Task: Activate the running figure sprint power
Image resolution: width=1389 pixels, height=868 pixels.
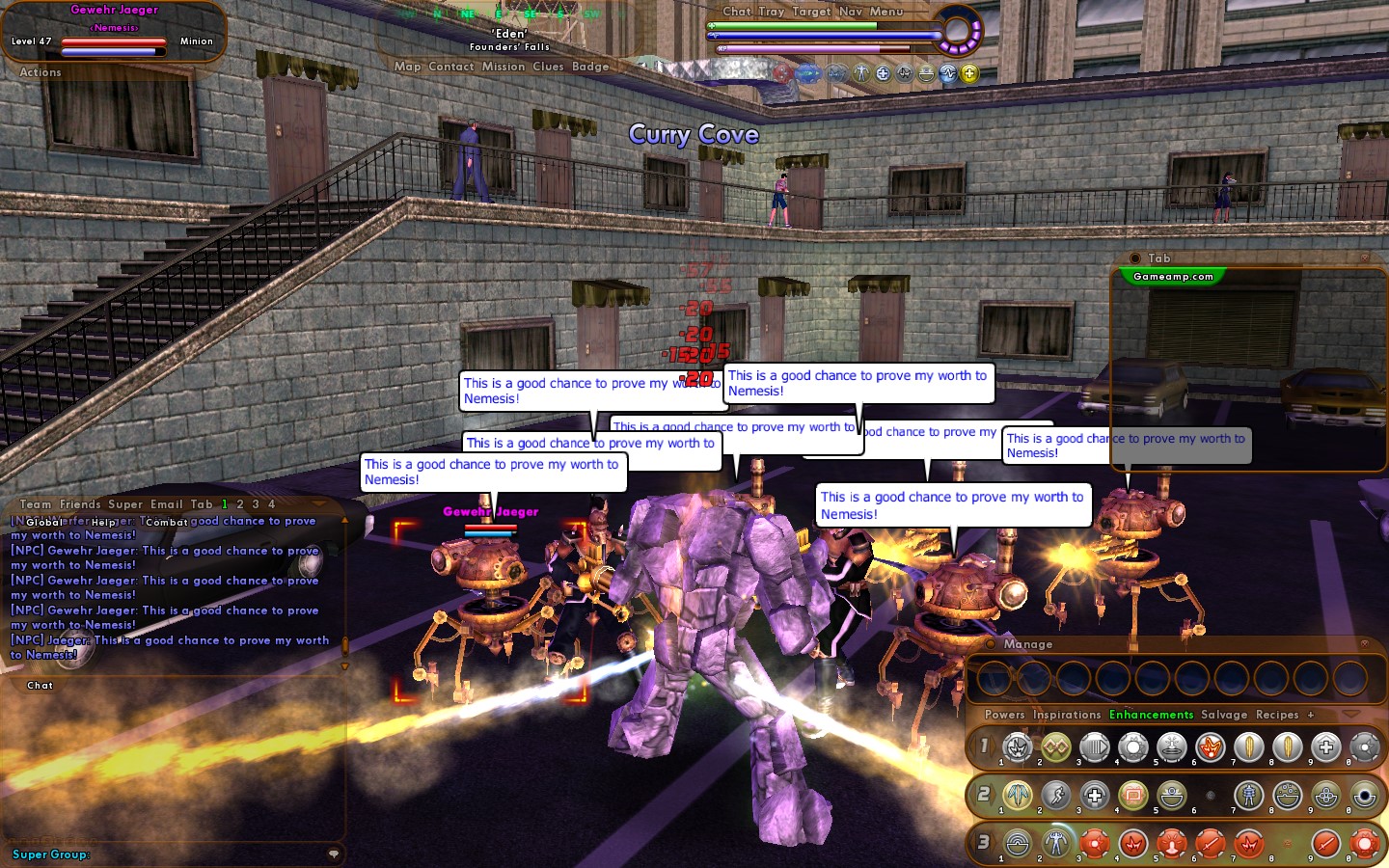Action: click(1056, 796)
